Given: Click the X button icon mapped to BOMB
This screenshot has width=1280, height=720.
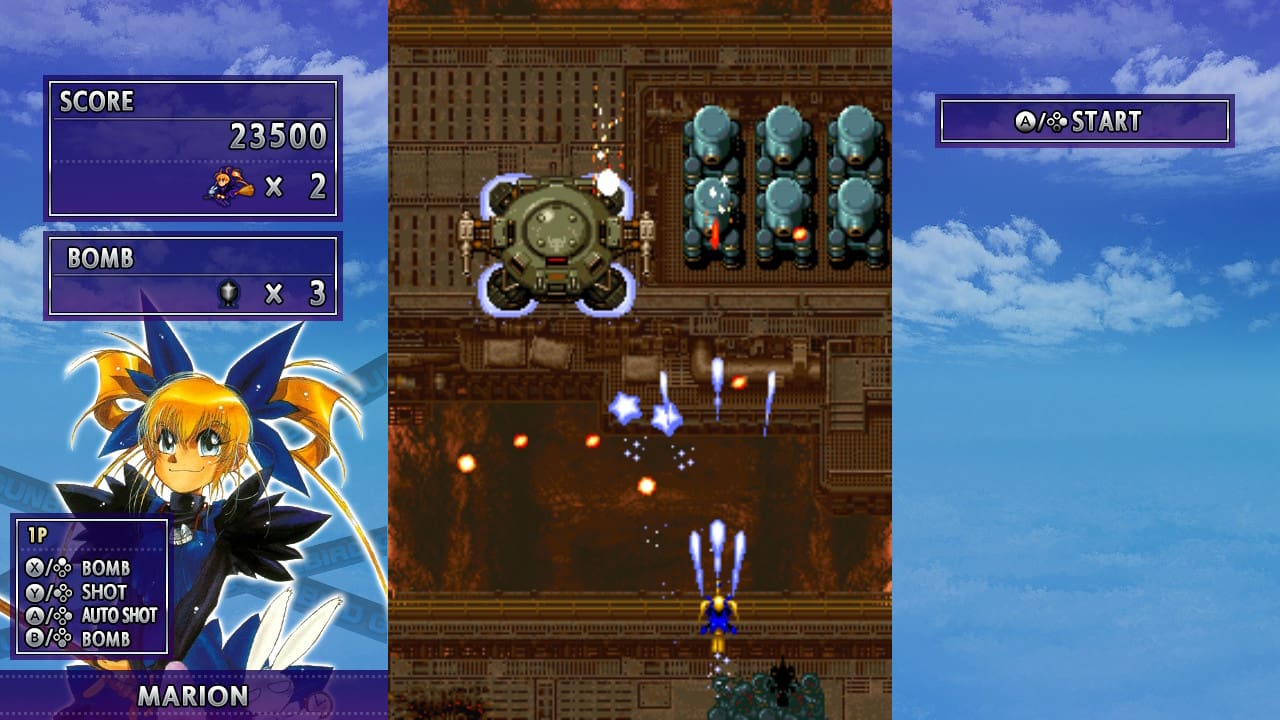Looking at the screenshot, I should 34,567.
